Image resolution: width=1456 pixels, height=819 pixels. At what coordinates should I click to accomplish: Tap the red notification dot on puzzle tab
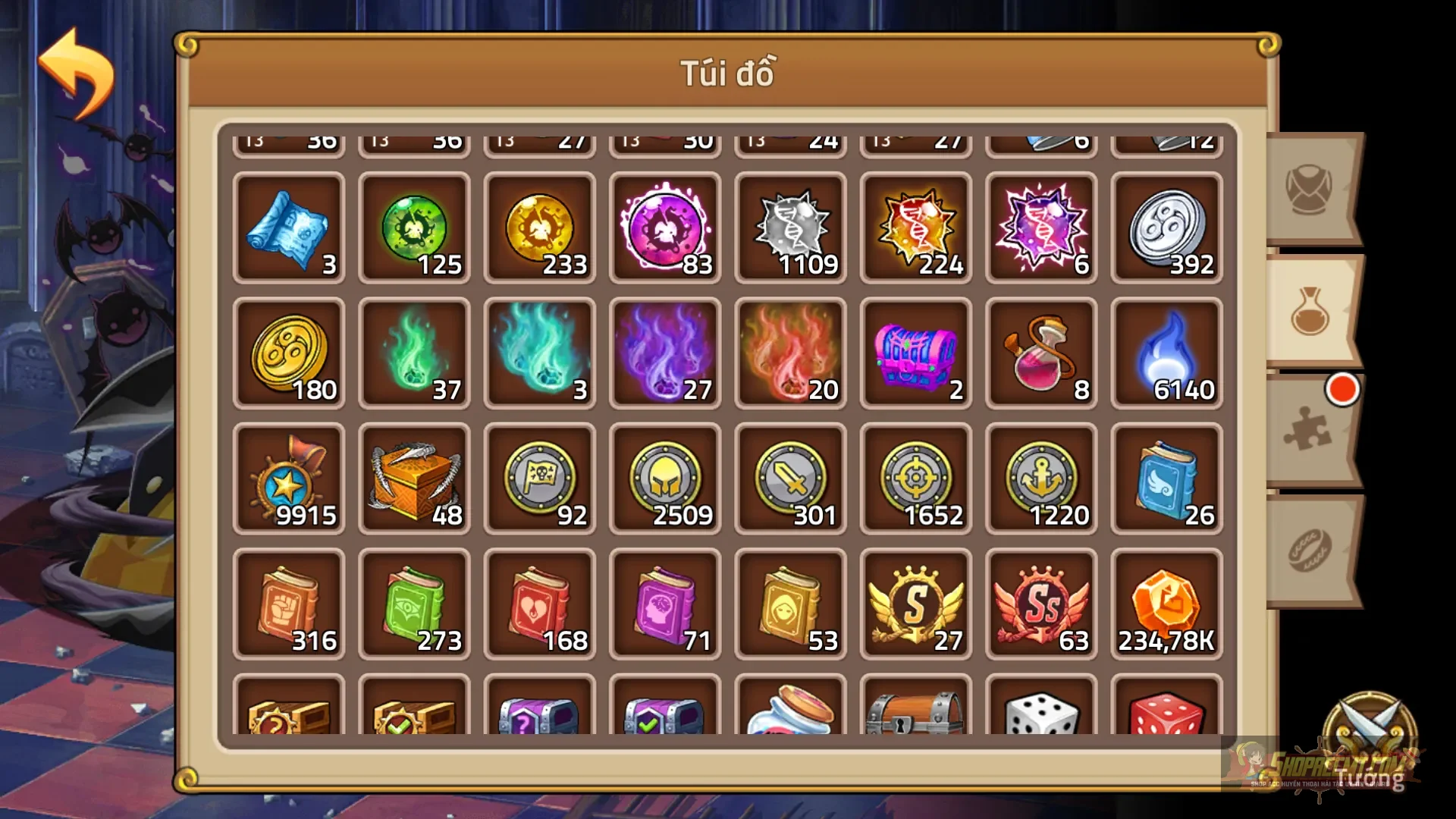point(1344,390)
